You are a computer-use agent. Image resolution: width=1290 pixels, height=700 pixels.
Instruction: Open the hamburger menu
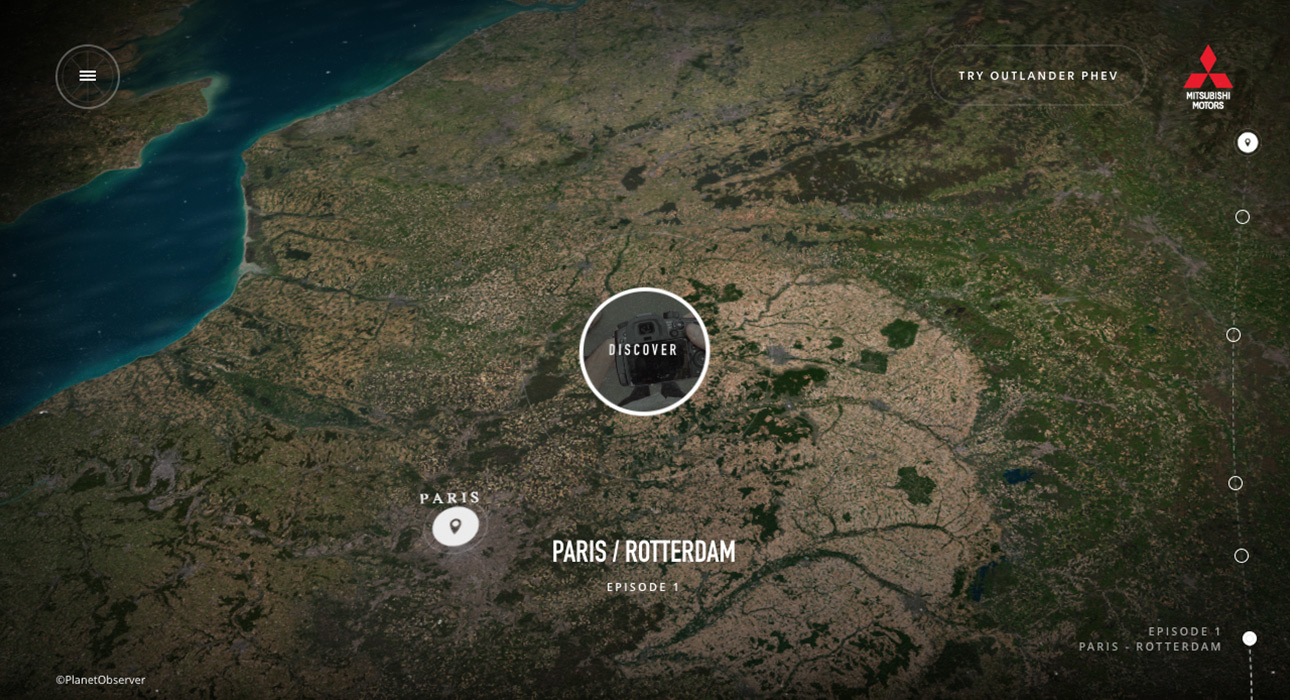[x=88, y=76]
